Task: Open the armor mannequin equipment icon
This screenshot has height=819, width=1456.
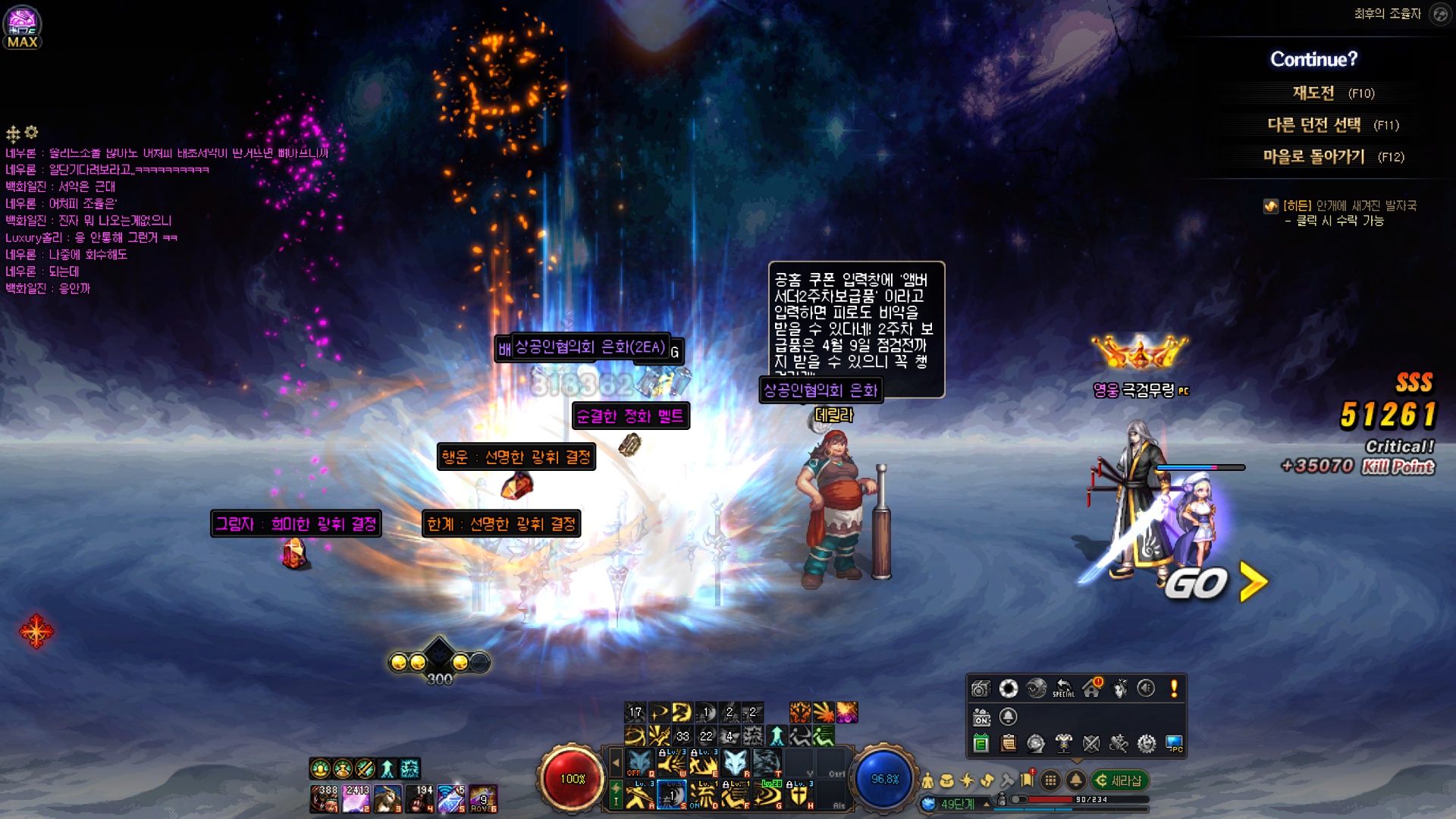Action: tap(1064, 744)
